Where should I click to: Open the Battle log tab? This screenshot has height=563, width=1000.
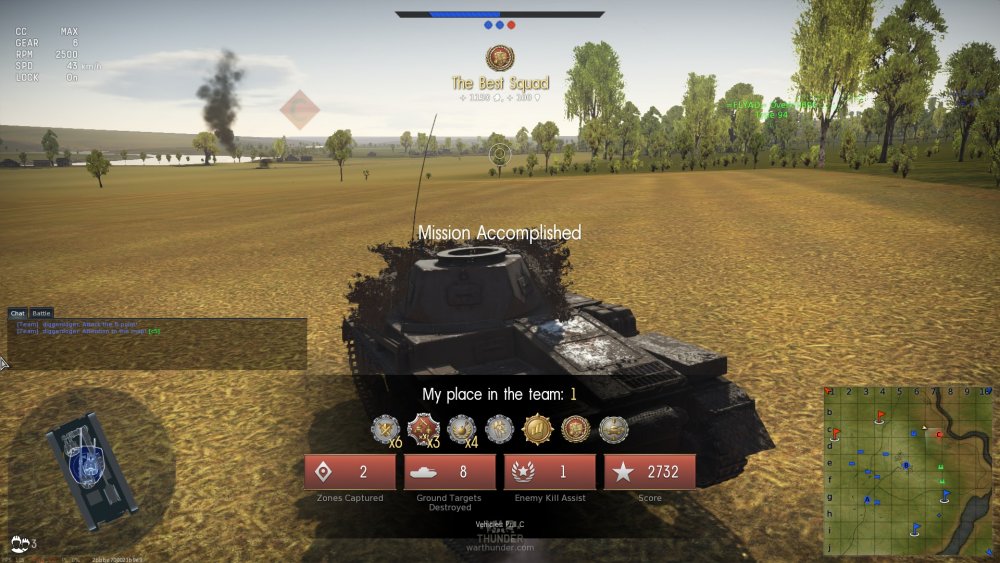[42, 313]
